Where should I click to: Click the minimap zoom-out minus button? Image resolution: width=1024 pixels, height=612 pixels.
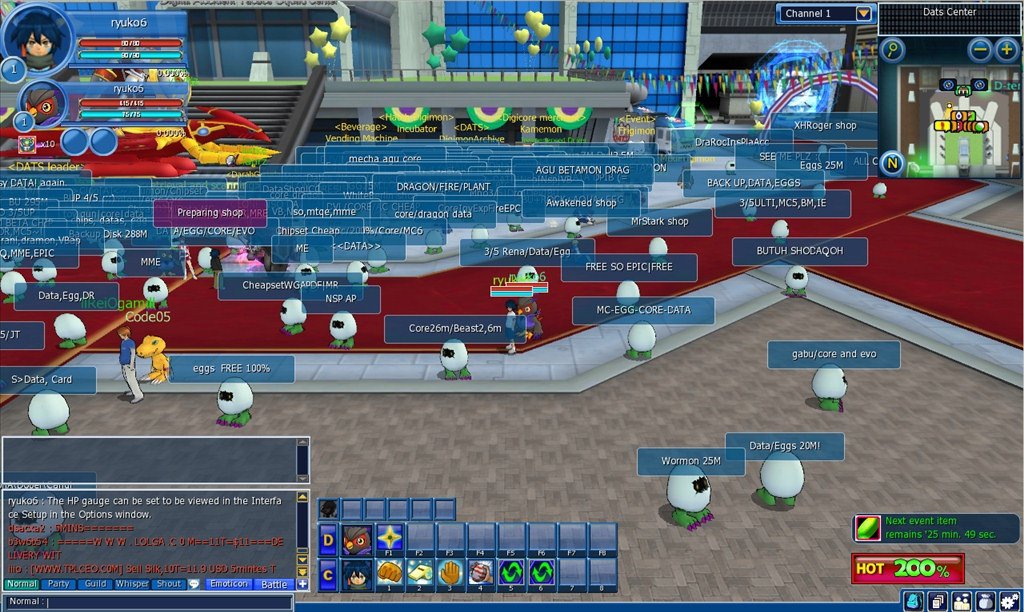980,49
